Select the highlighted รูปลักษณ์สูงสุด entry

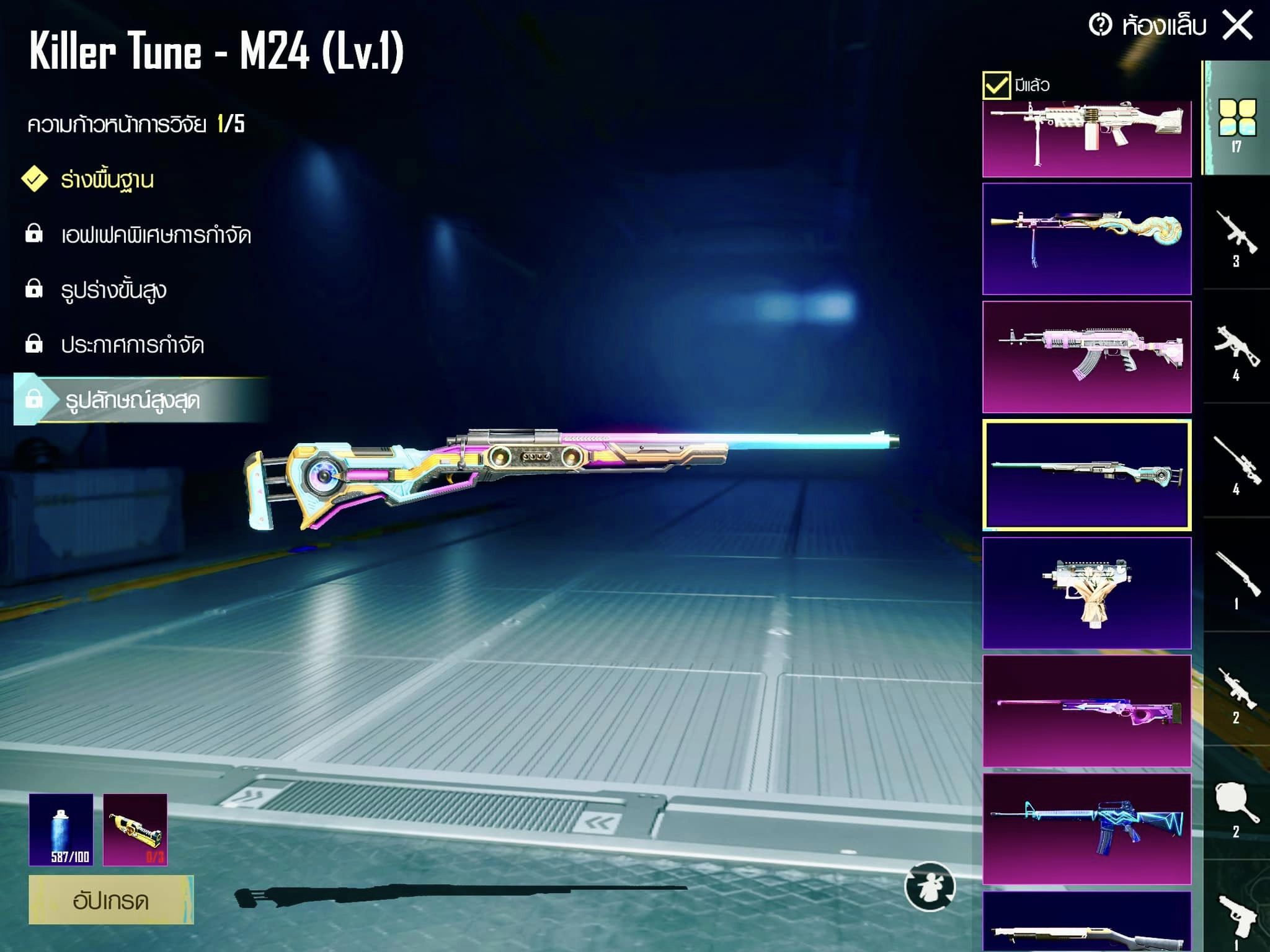pyautogui.click(x=133, y=400)
